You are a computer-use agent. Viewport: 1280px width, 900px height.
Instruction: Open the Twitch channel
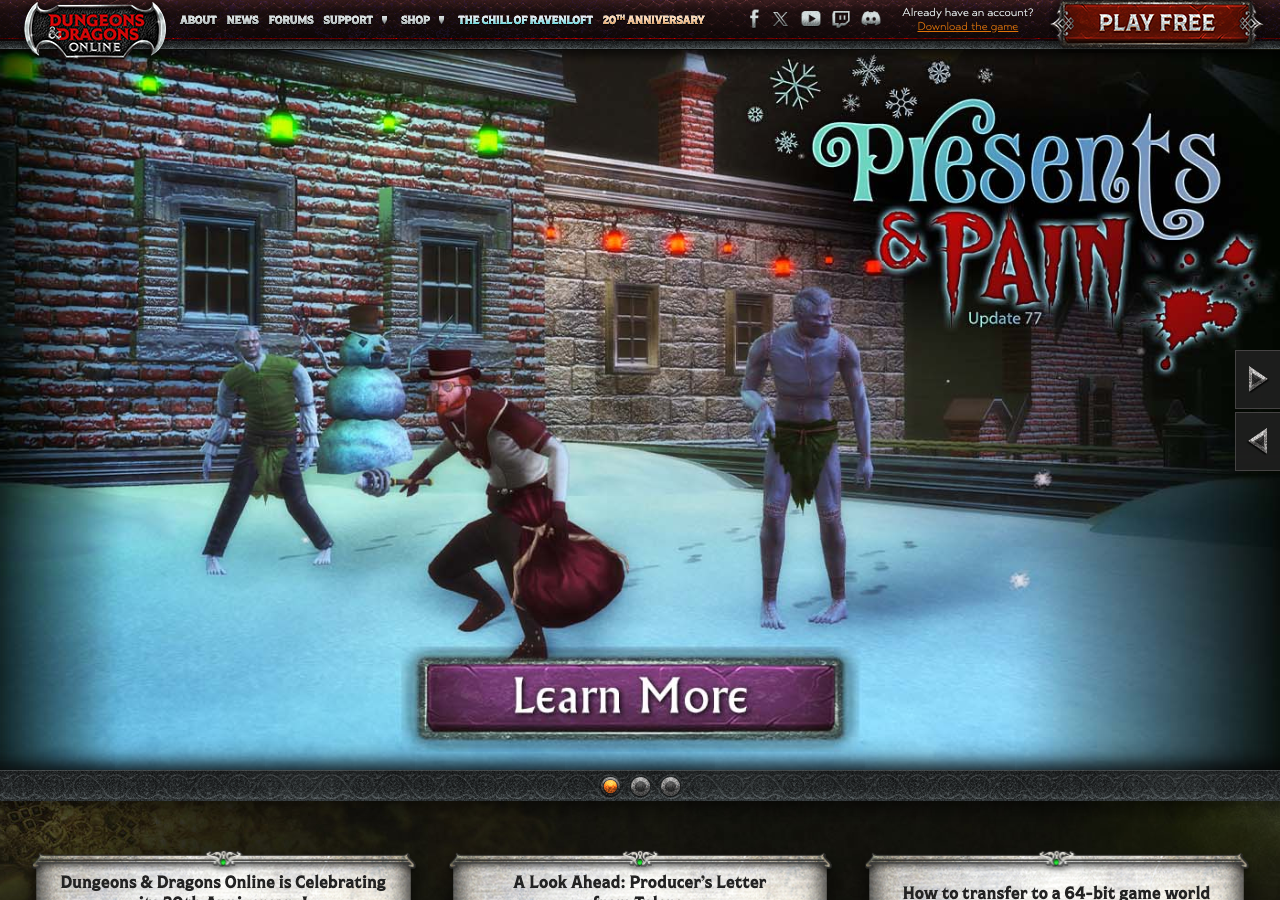839,17
